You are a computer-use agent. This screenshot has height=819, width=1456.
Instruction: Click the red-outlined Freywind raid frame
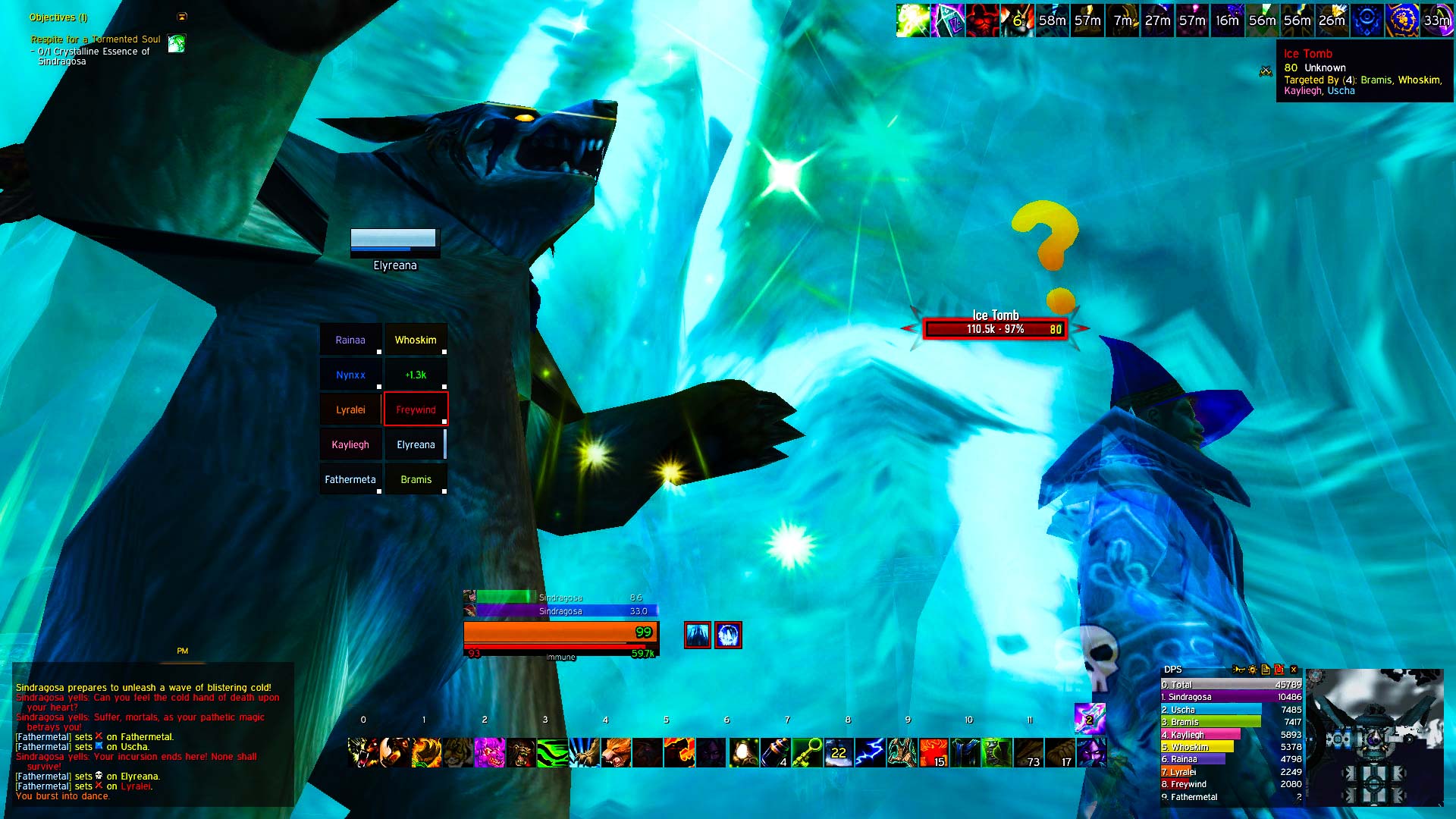point(416,409)
